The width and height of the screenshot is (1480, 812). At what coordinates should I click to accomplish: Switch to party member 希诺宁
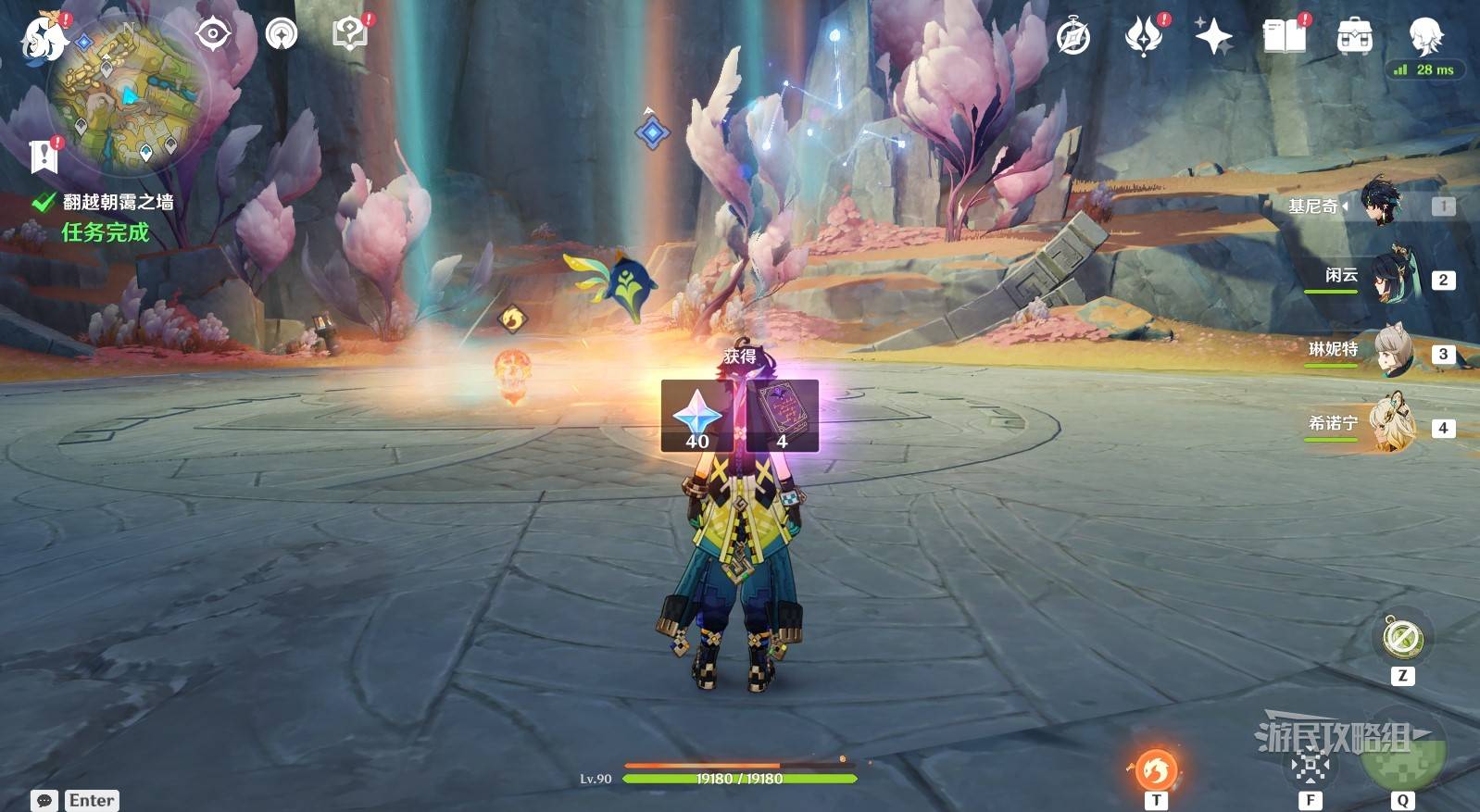[x=1391, y=425]
